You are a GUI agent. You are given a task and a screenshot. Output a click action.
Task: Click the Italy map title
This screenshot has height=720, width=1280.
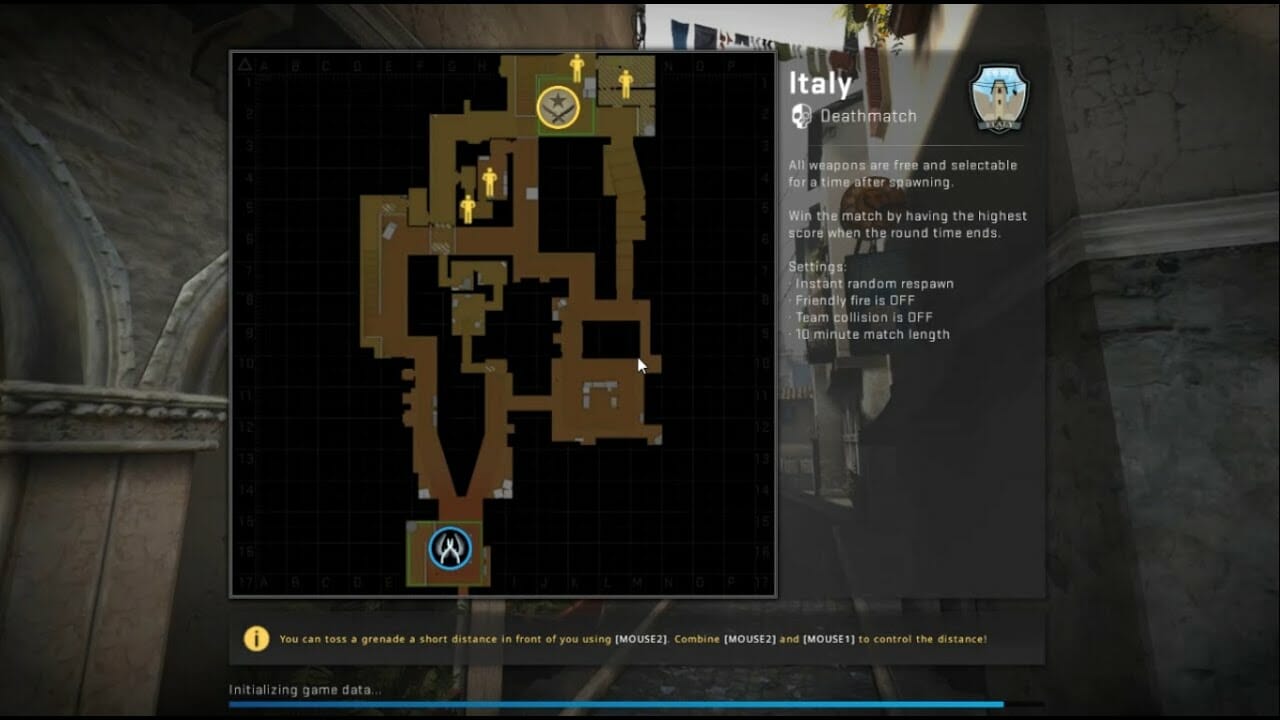(820, 83)
